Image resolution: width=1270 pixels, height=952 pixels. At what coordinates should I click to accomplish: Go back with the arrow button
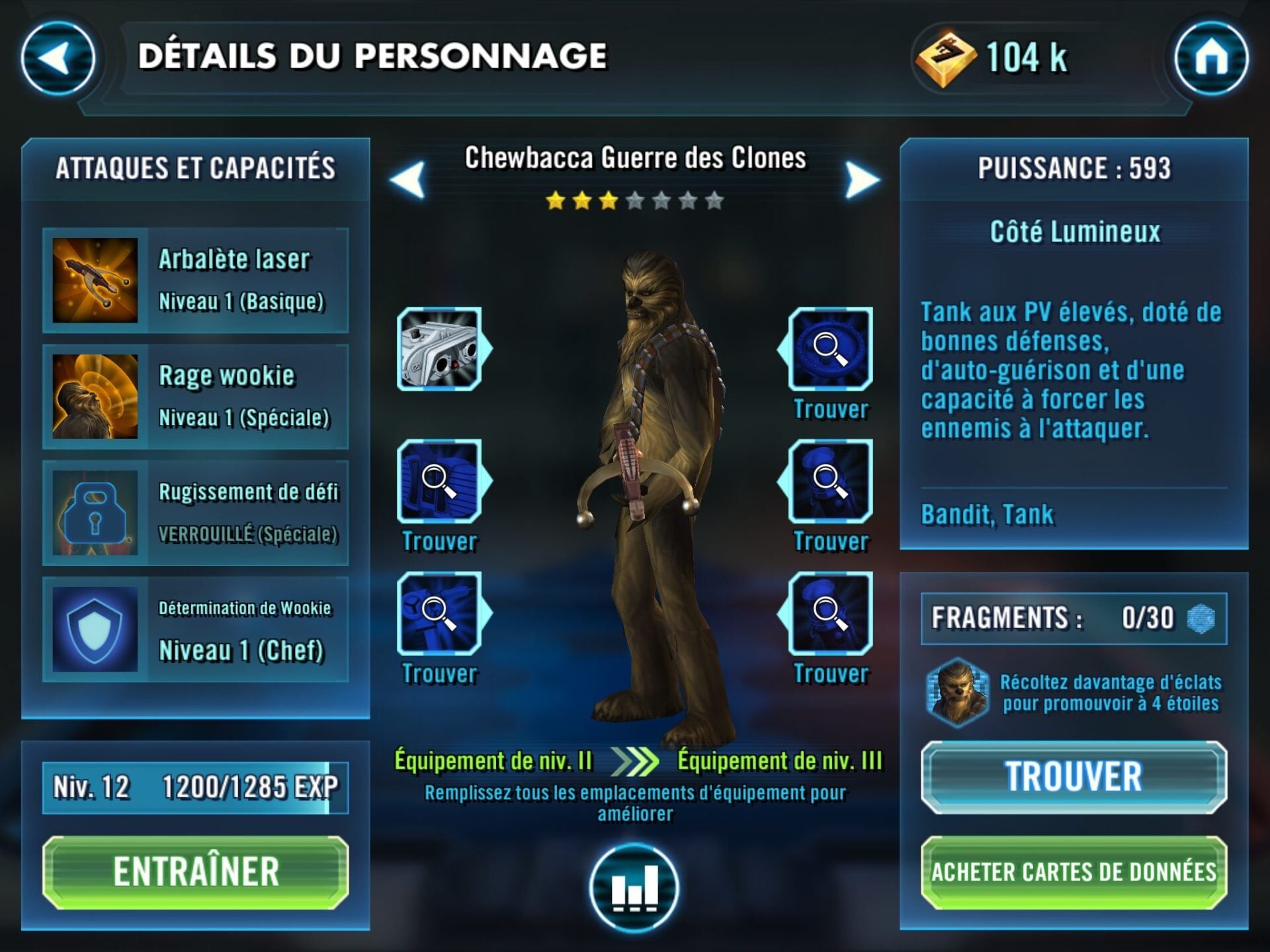pos(58,58)
